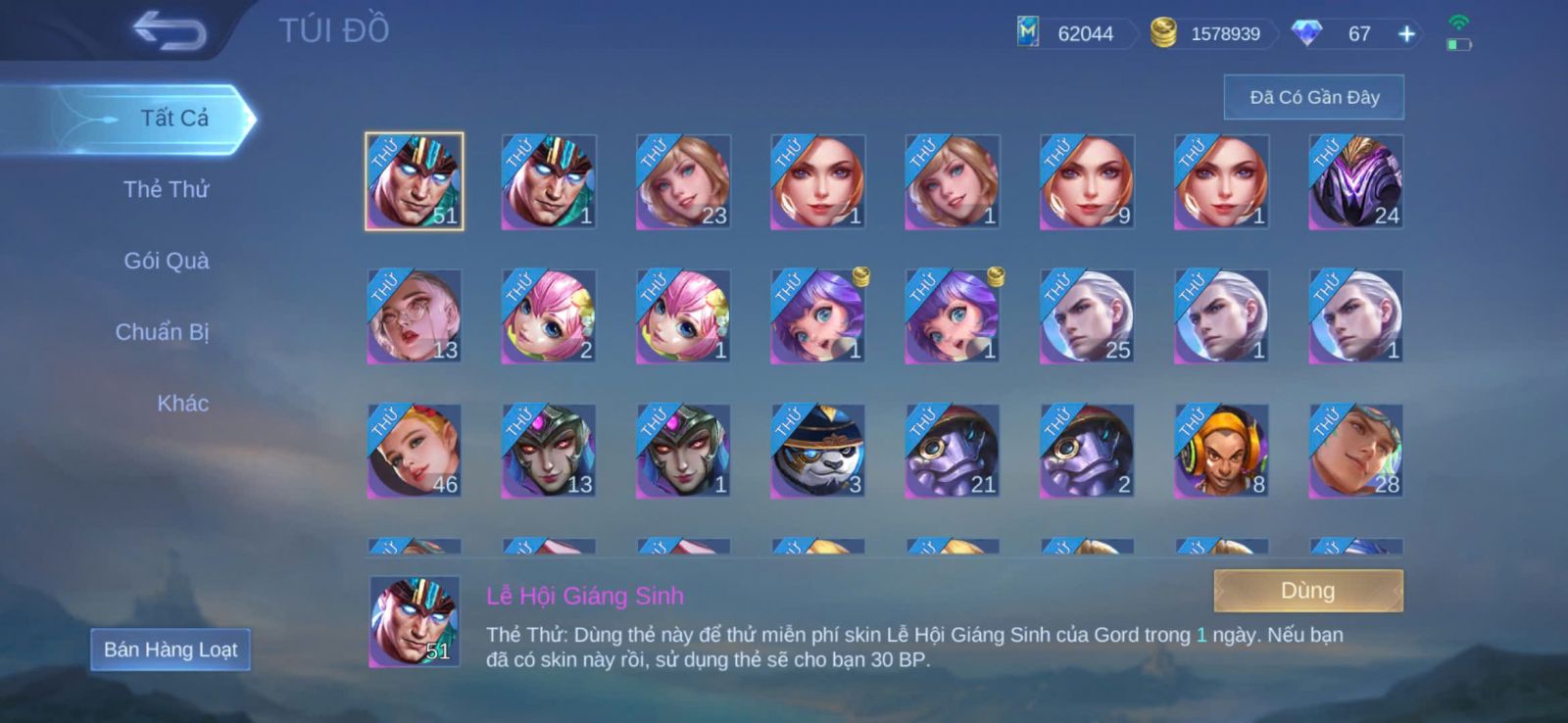Select the Chuẩn Bị tab

163,332
